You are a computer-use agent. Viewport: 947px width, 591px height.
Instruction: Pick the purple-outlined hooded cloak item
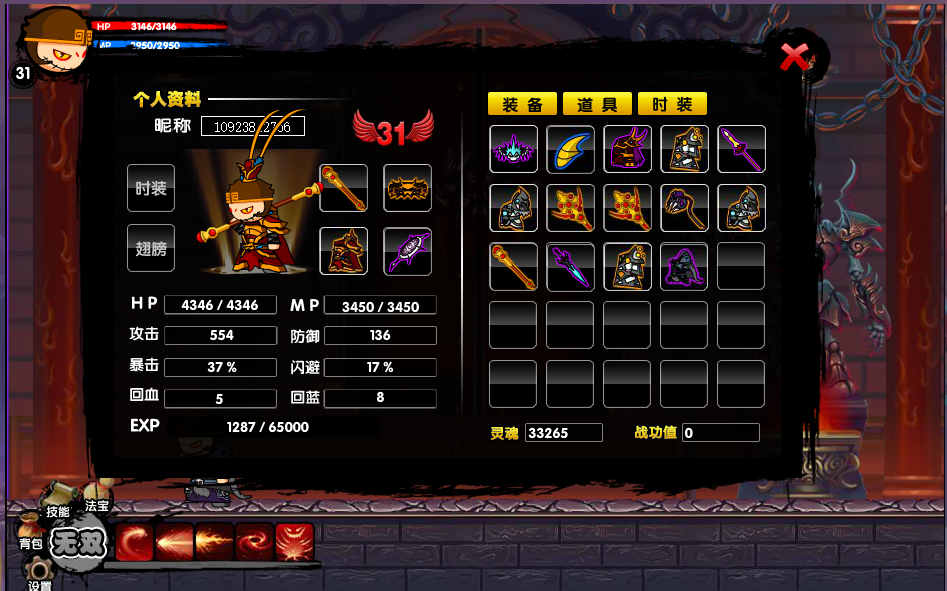pos(685,267)
